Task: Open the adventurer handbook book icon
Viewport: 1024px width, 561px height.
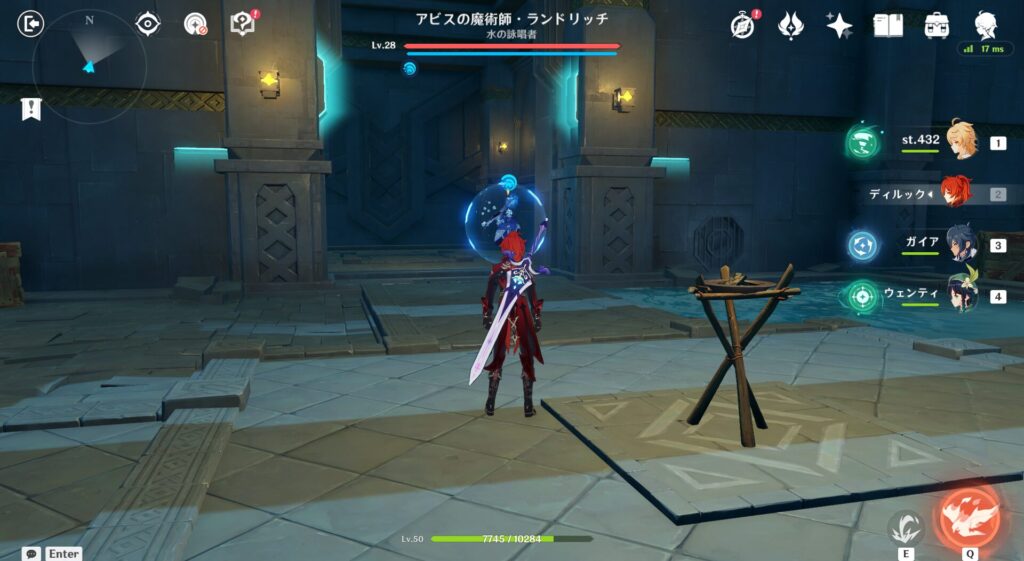Action: [x=888, y=25]
